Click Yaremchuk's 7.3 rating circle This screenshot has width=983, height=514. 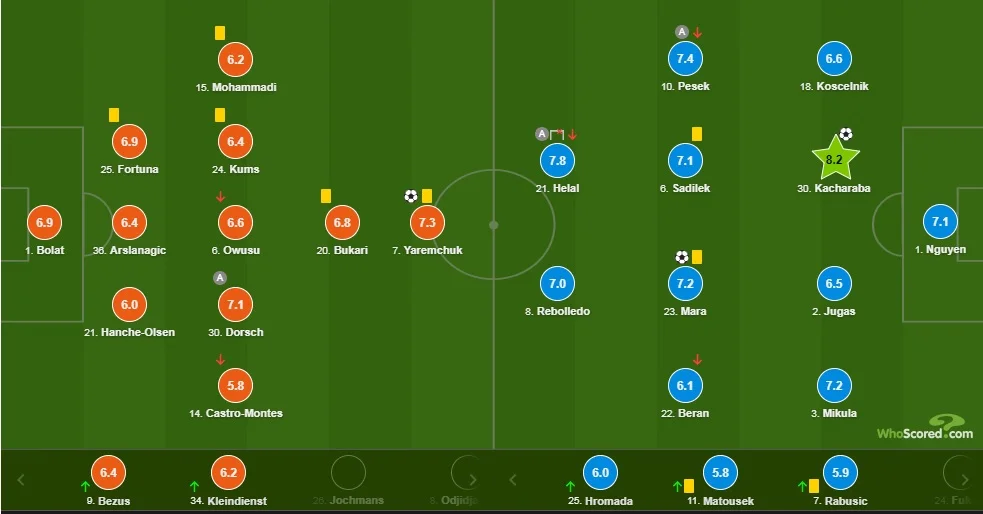(428, 222)
